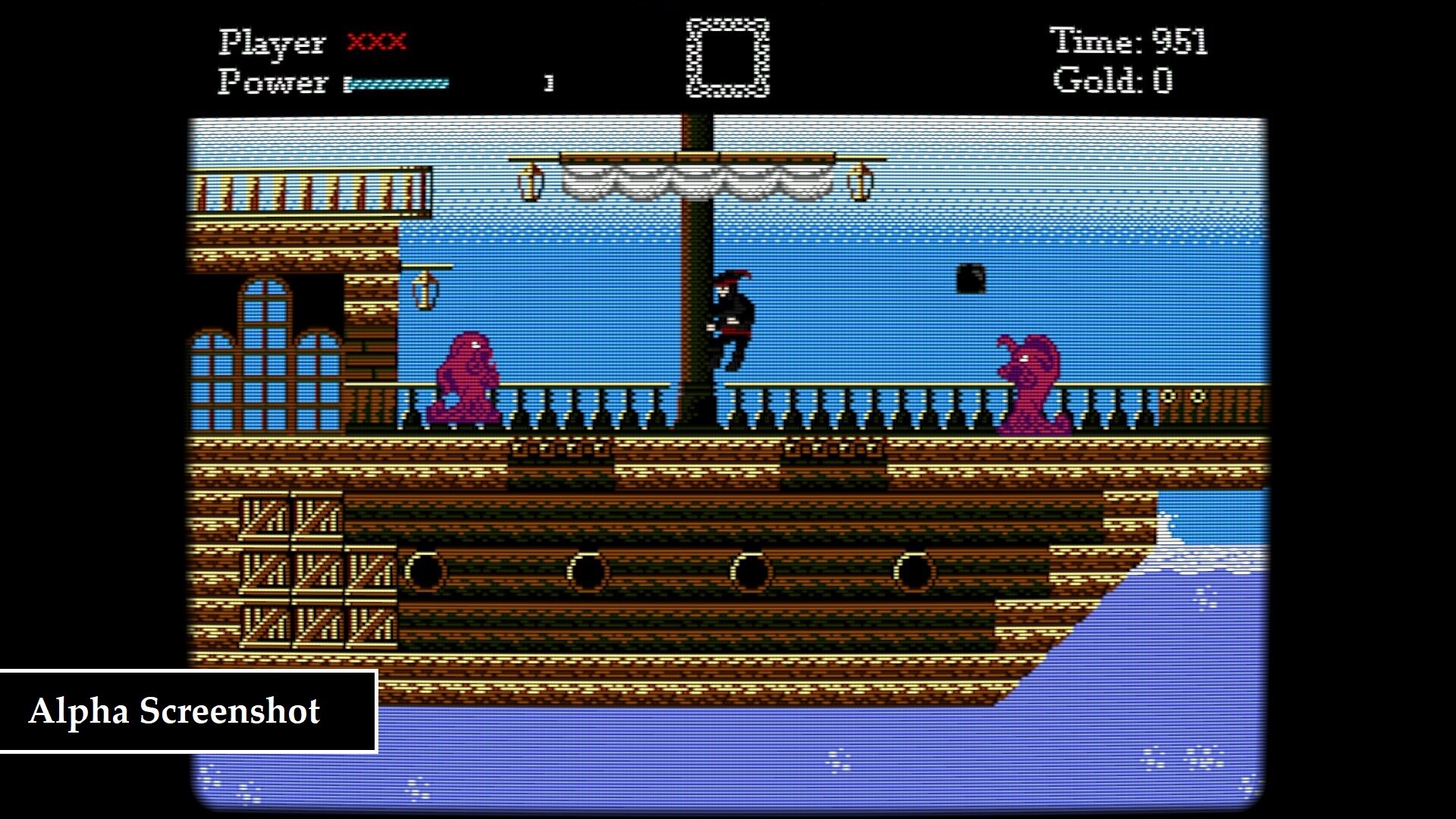Select the Time: 951 display
The height and width of the screenshot is (819, 1456).
1130,42
